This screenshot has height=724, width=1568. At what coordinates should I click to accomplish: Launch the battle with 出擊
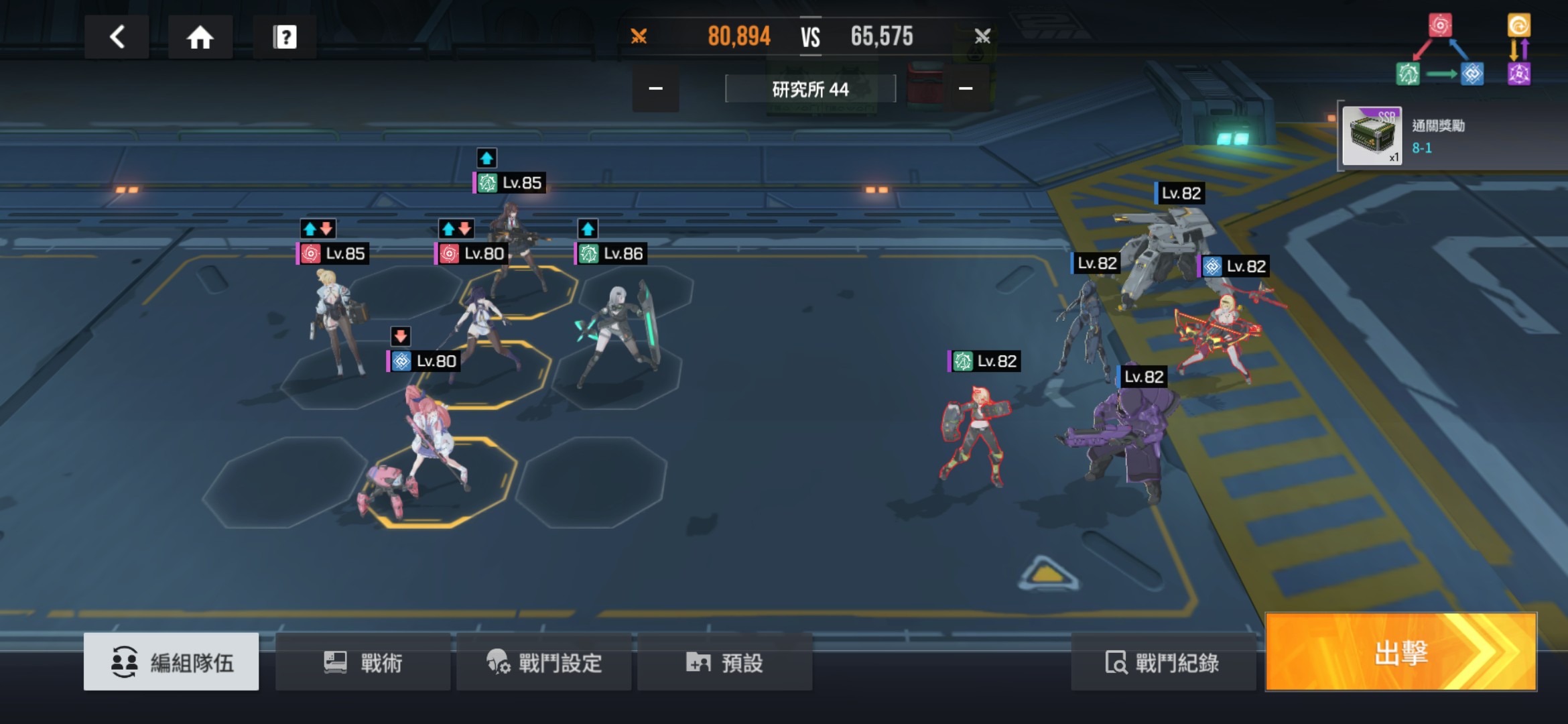(1400, 652)
